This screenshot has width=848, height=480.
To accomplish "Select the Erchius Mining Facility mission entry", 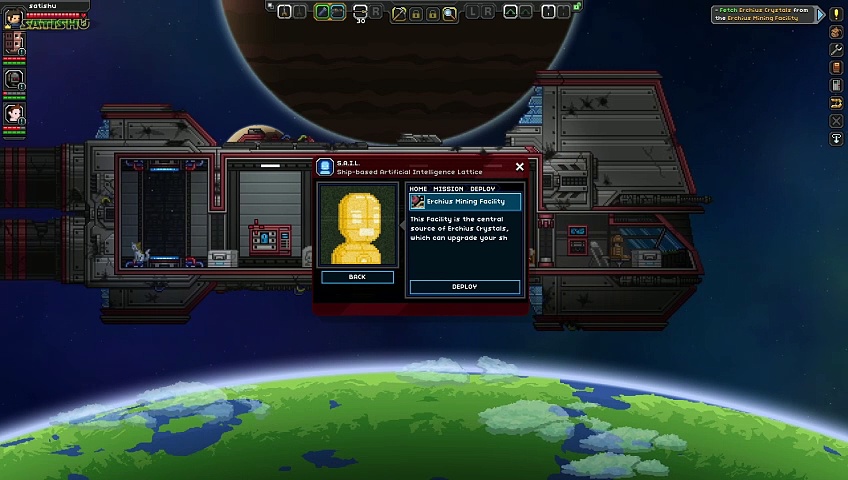I will point(465,202).
